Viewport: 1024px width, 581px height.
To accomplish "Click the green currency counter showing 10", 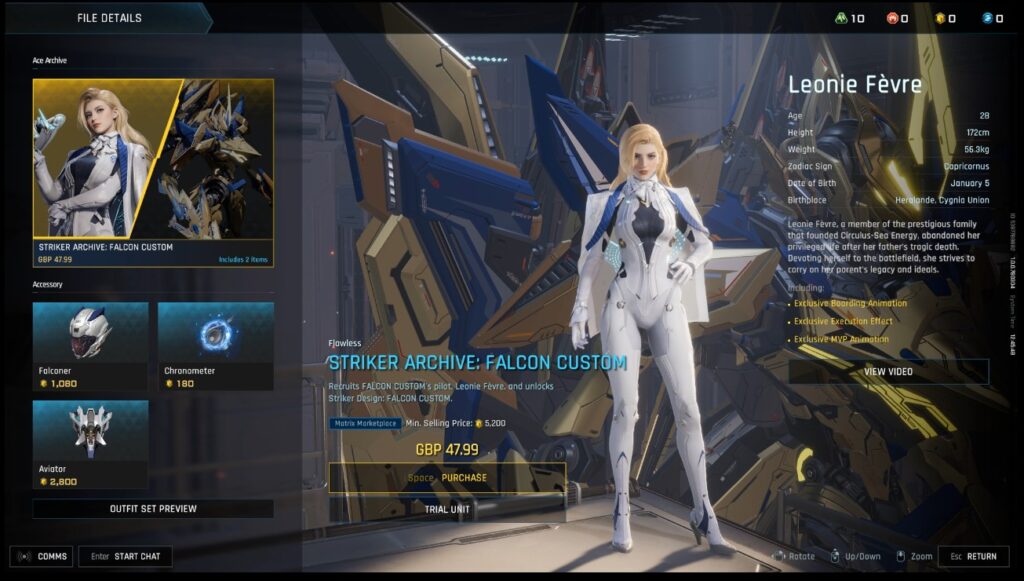I will (x=850, y=18).
